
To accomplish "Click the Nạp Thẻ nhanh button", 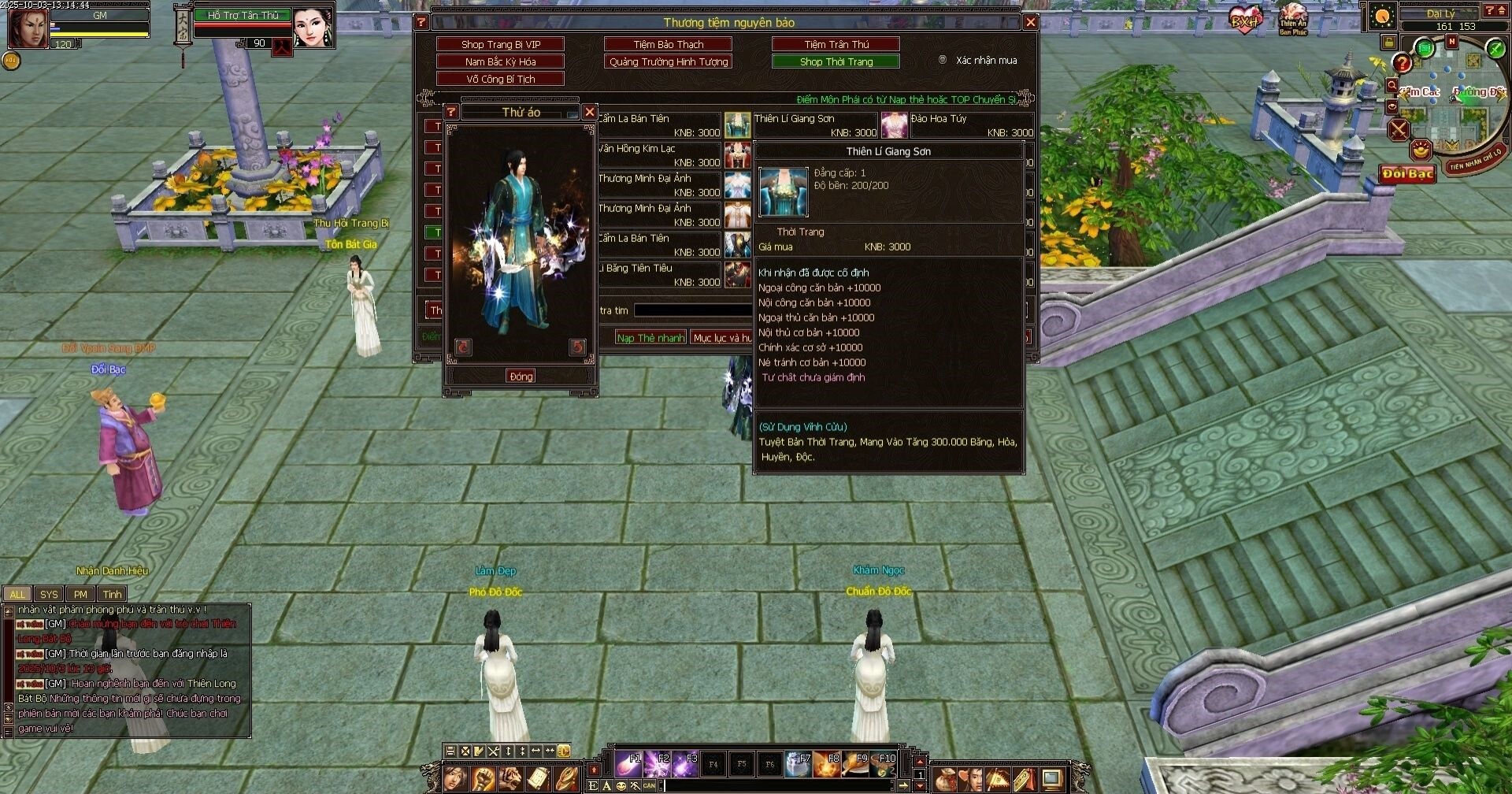I will (x=650, y=337).
